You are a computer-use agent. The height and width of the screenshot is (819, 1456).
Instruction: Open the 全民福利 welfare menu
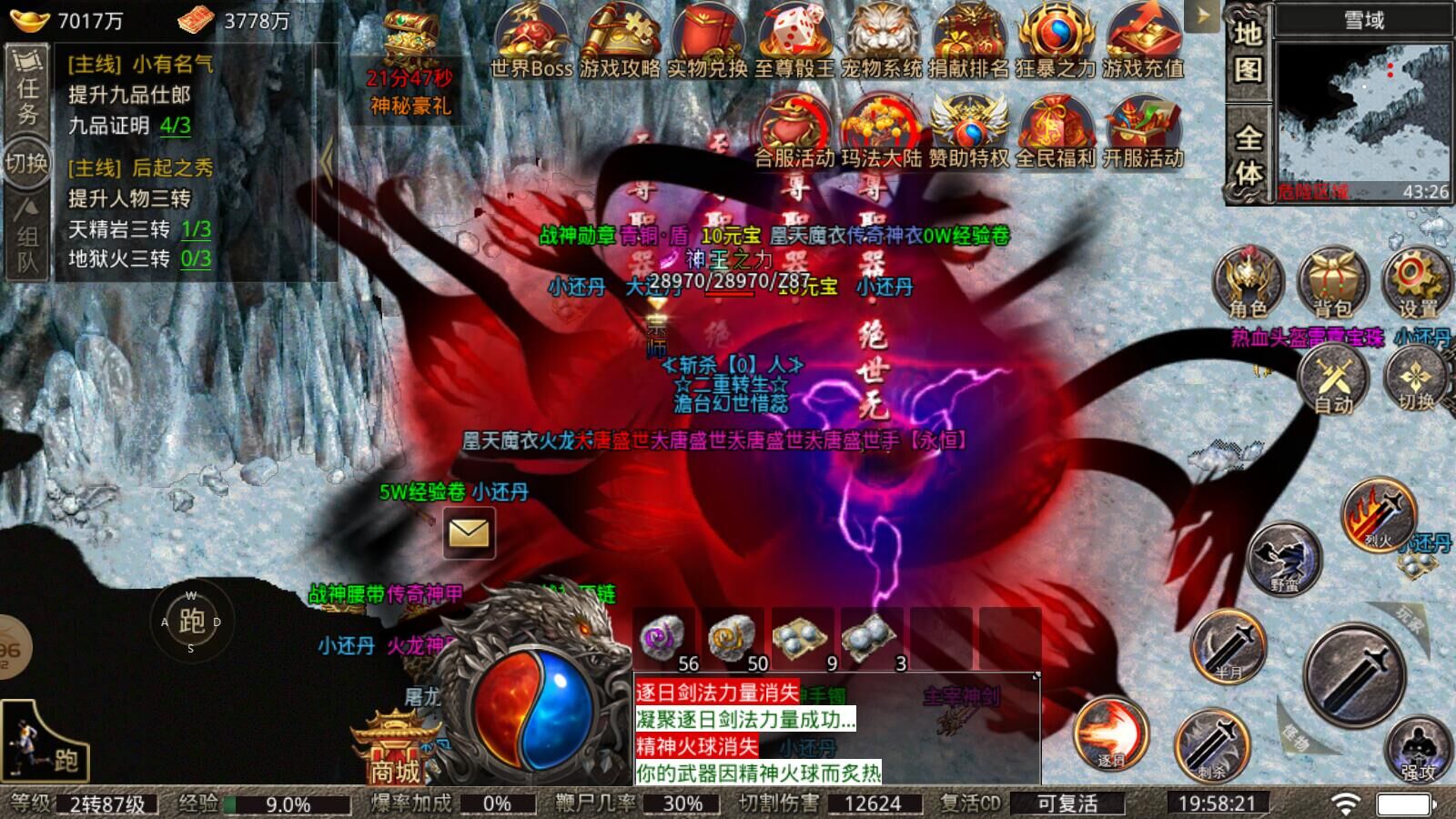1056,132
